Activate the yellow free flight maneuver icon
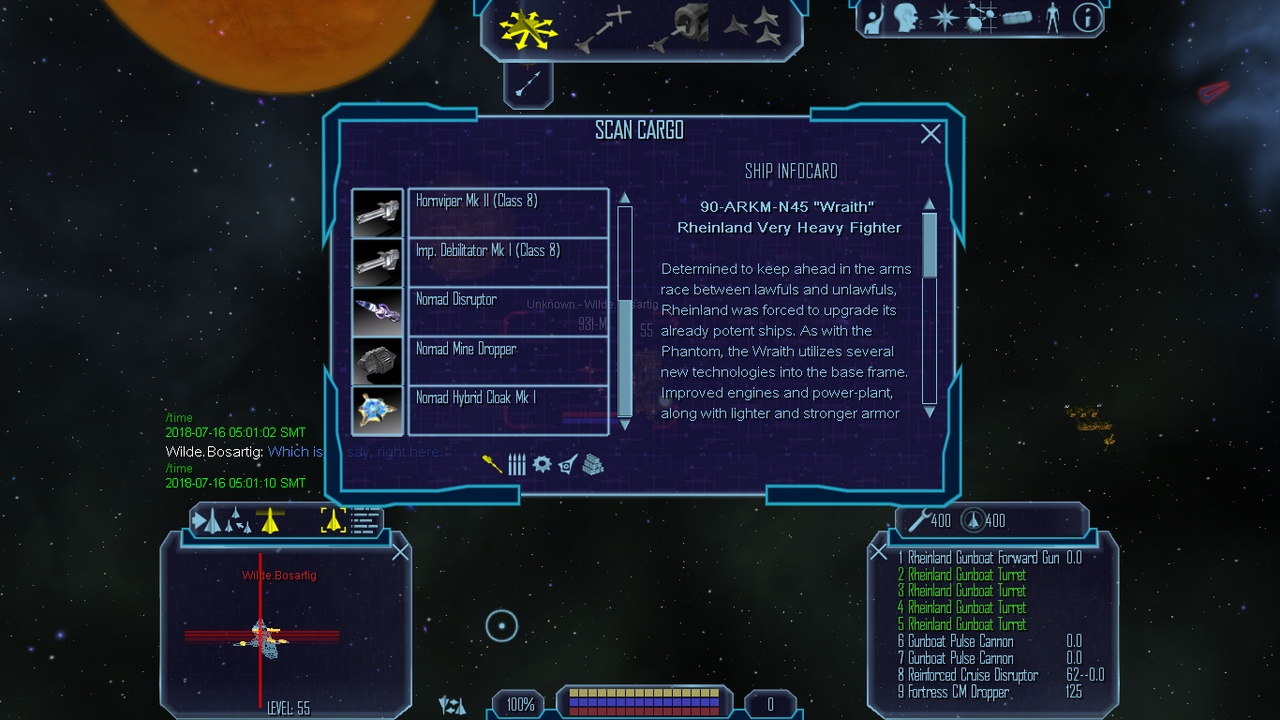This screenshot has width=1280, height=720. tap(529, 28)
